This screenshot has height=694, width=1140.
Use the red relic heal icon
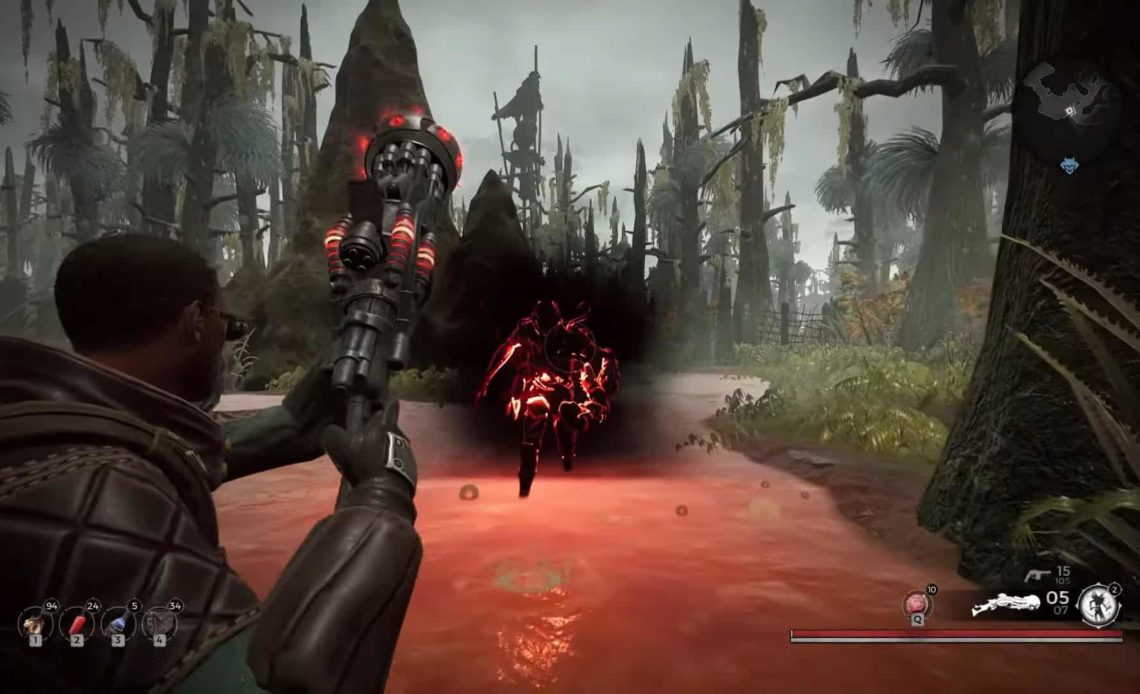pyautogui.click(x=917, y=604)
